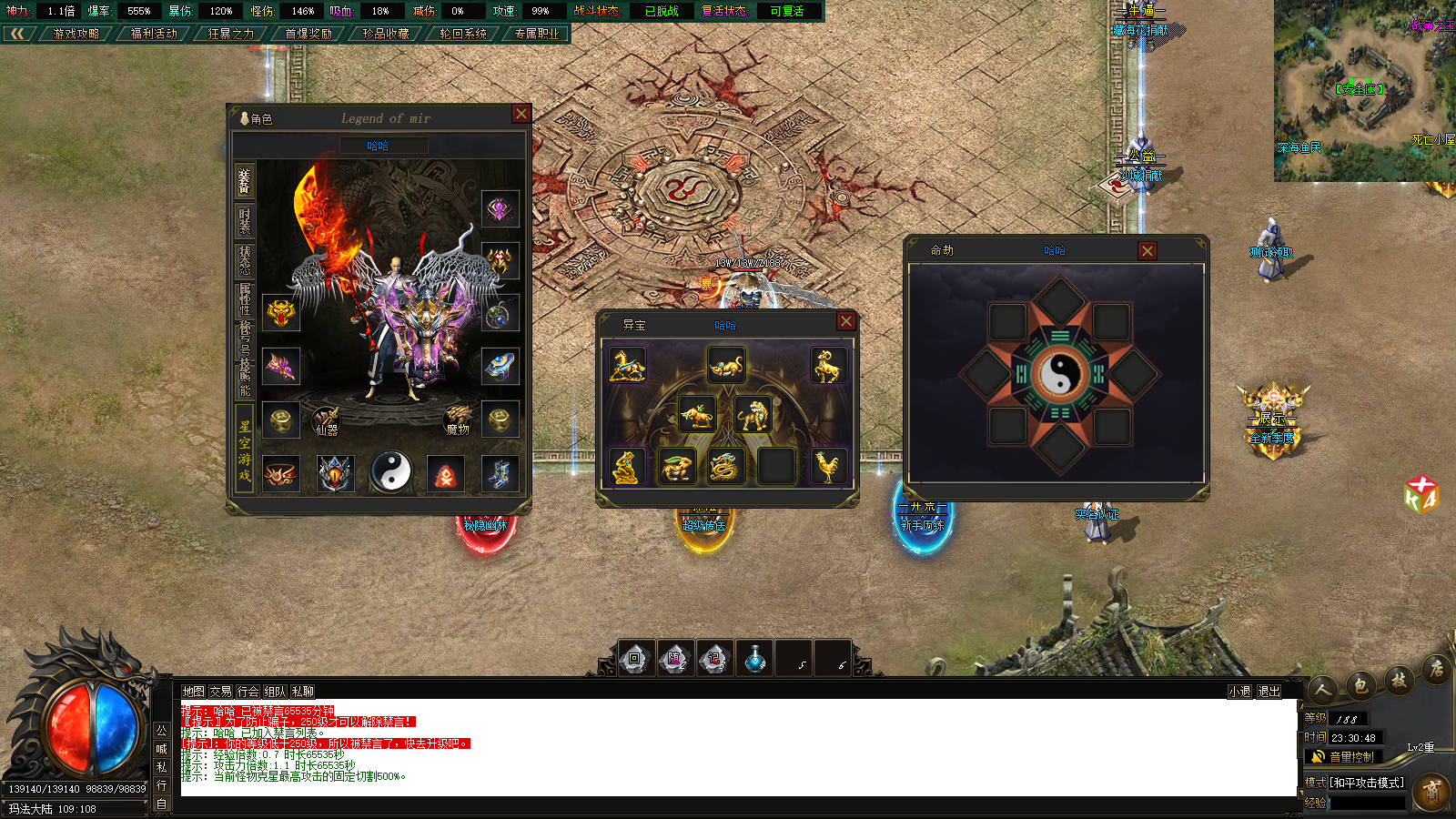The width and height of the screenshot is (1456, 819).
Task: Collapse the top menu with the double-arrow button
Action: [x=17, y=34]
